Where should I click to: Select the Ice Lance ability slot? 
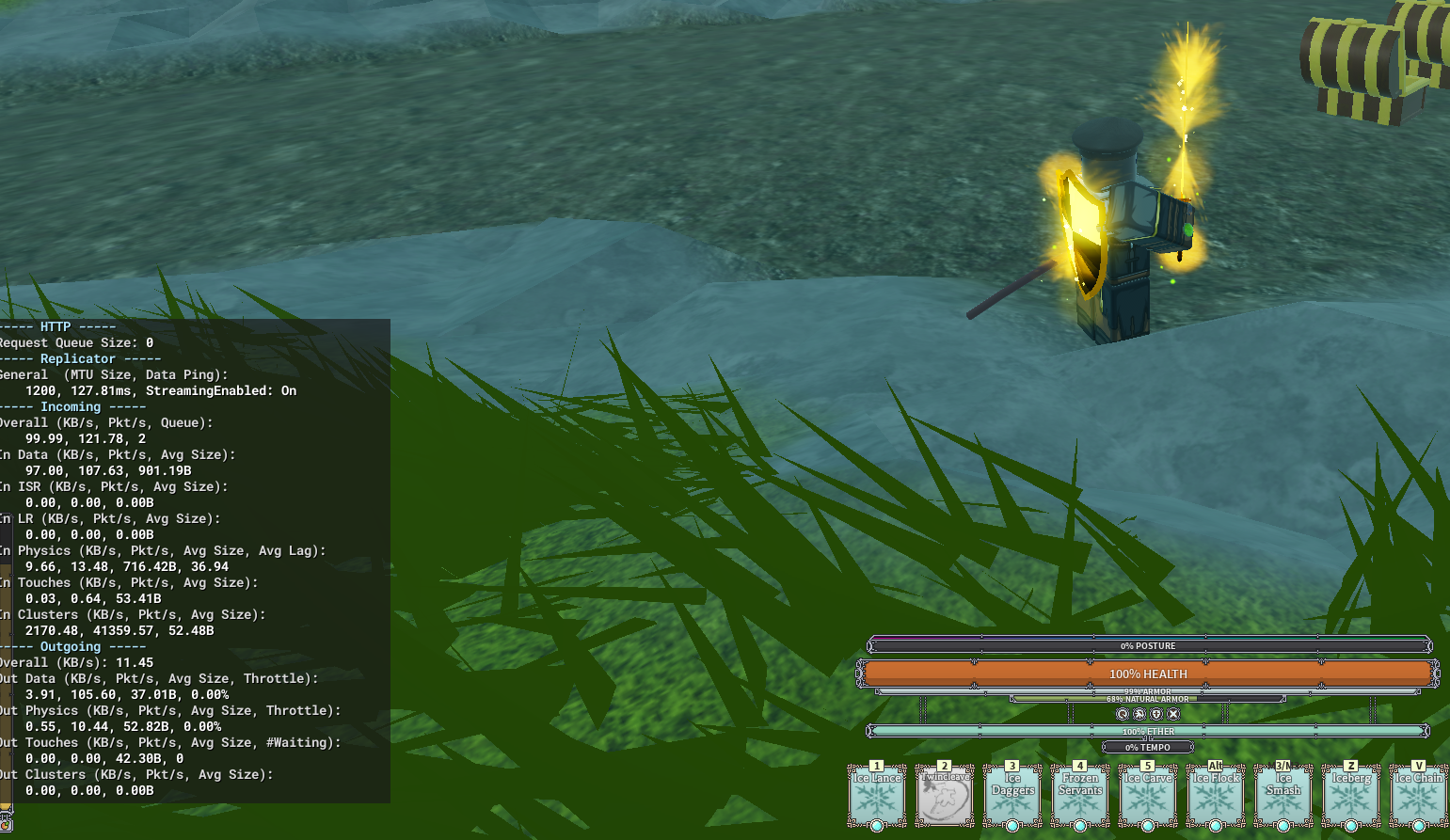pyautogui.click(x=877, y=797)
